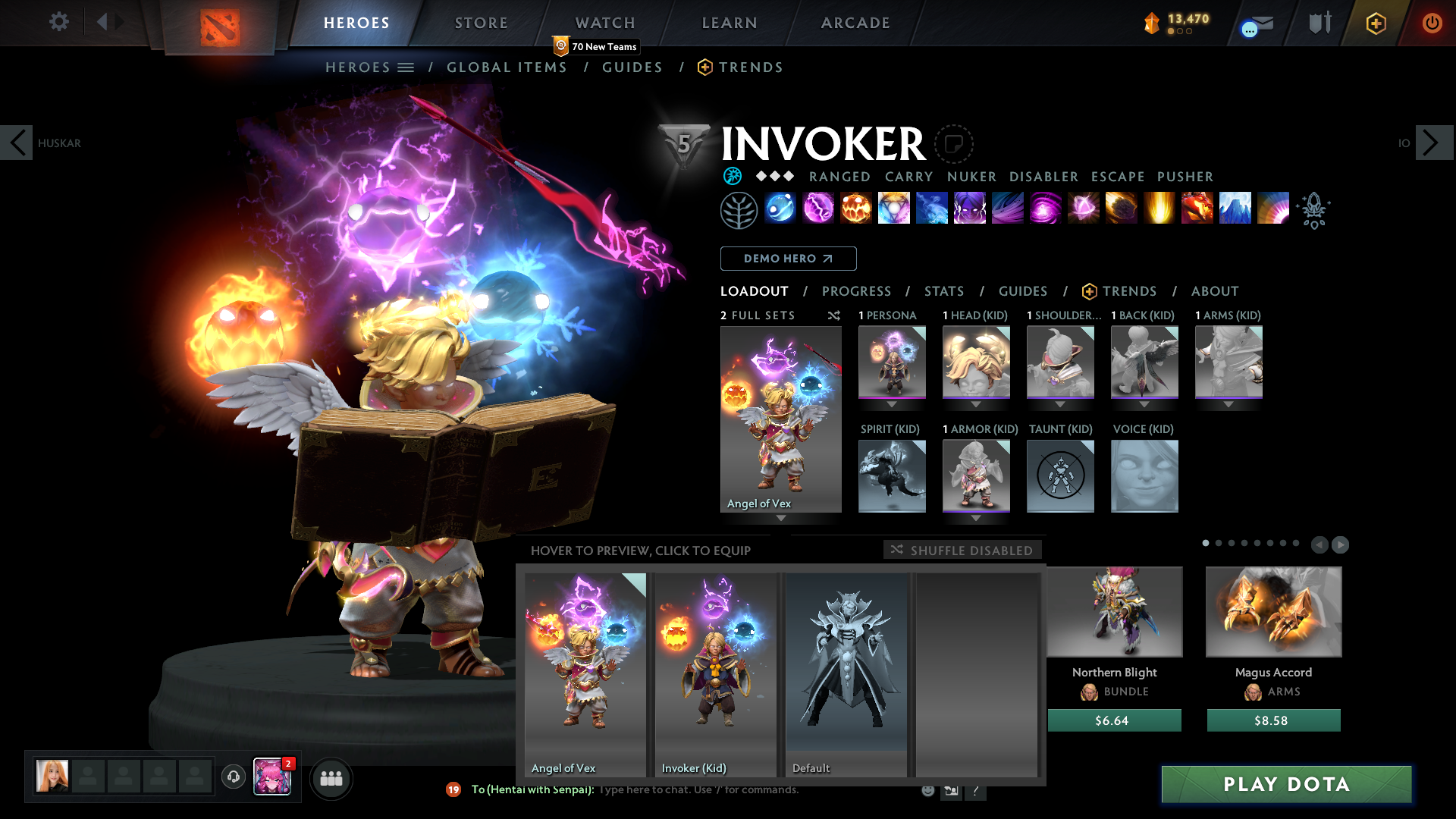This screenshot has height=819, width=1456.
Task: Select the Exort ability icon
Action: pos(857,210)
